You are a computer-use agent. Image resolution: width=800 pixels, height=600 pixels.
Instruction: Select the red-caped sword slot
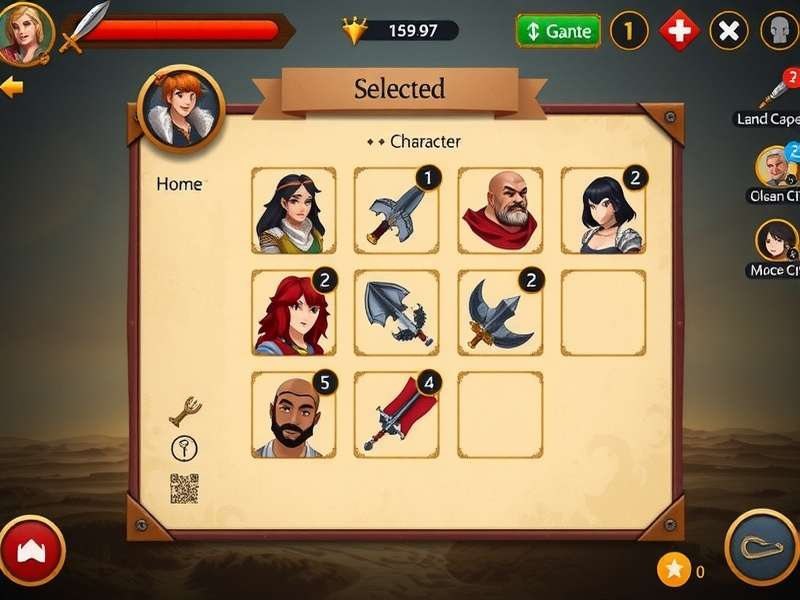tap(396, 414)
